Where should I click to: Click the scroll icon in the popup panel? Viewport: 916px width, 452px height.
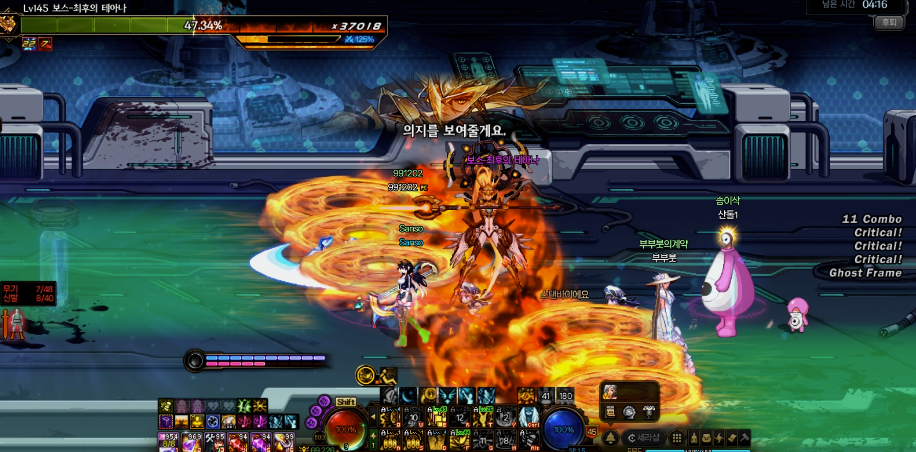(609, 411)
